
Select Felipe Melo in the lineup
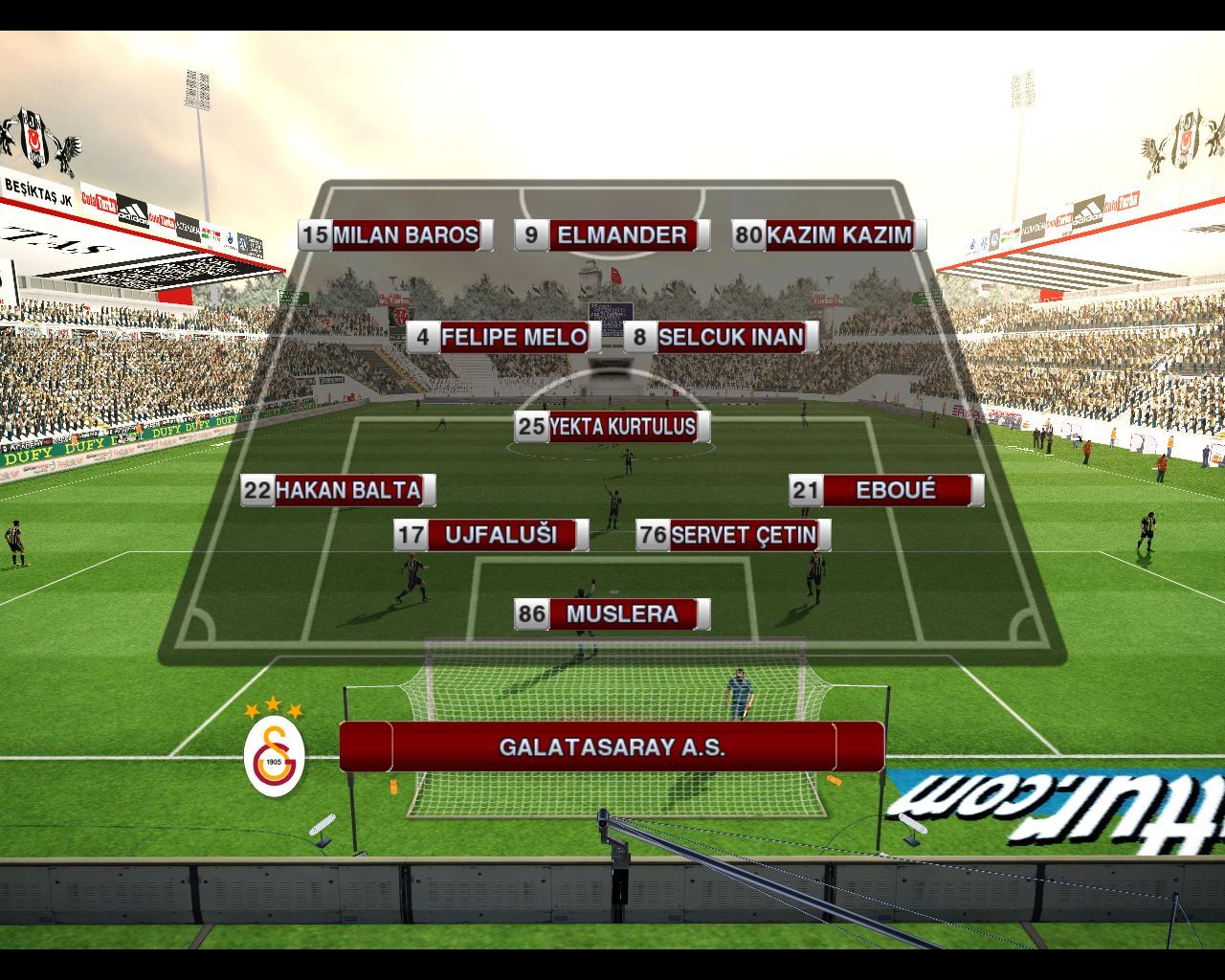coord(504,338)
